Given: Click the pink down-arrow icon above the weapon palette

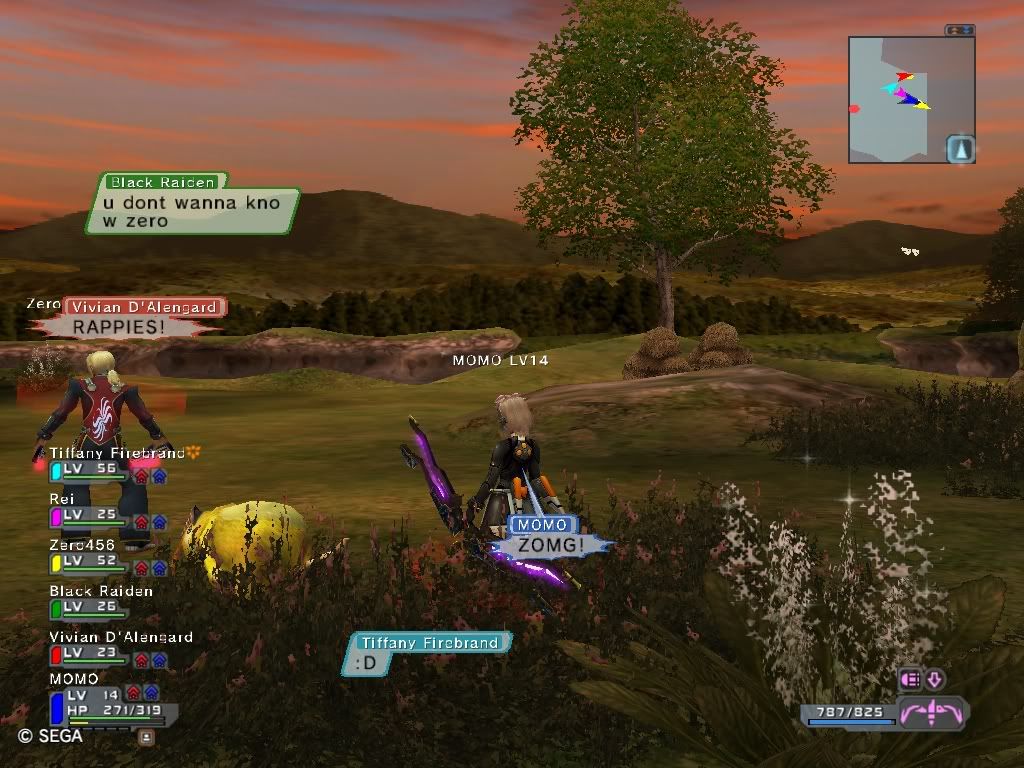Looking at the screenshot, I should click(x=936, y=680).
